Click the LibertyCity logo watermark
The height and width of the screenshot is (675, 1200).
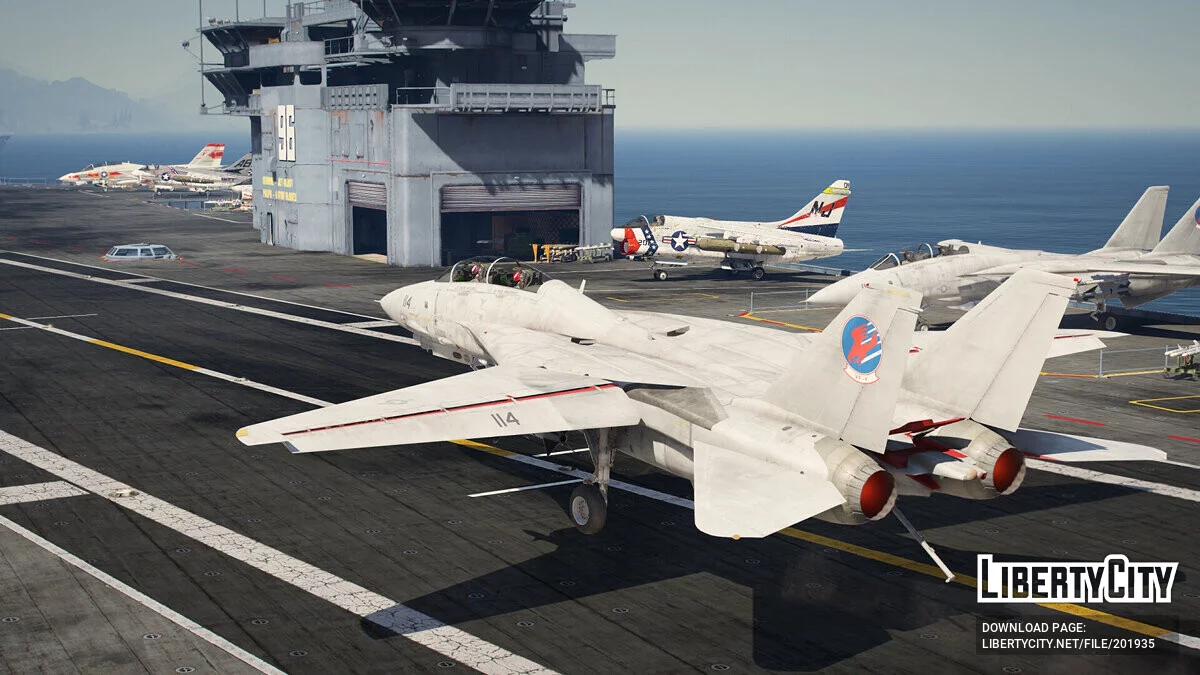click(x=1077, y=579)
